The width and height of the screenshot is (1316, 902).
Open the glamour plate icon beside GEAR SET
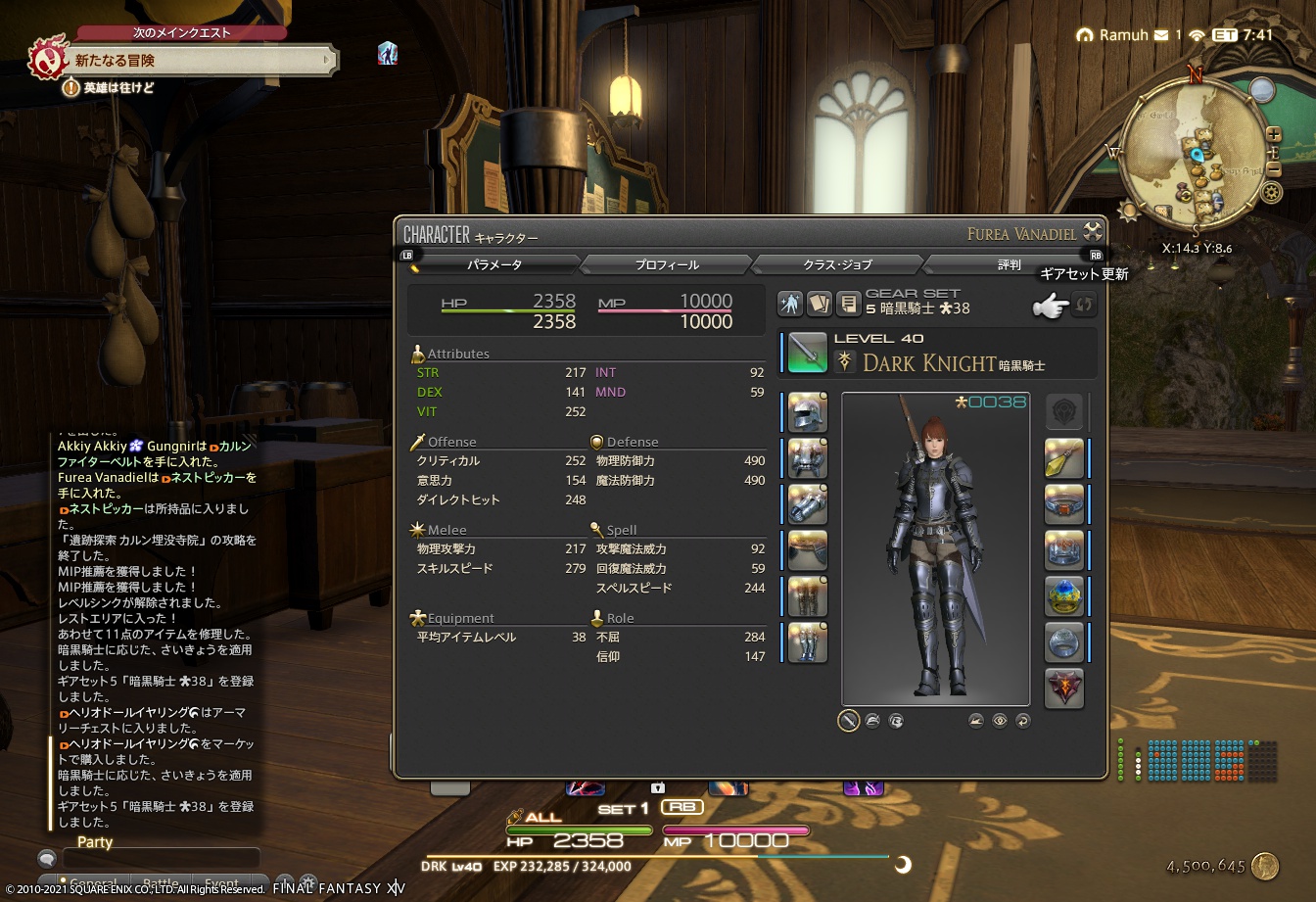coord(790,304)
